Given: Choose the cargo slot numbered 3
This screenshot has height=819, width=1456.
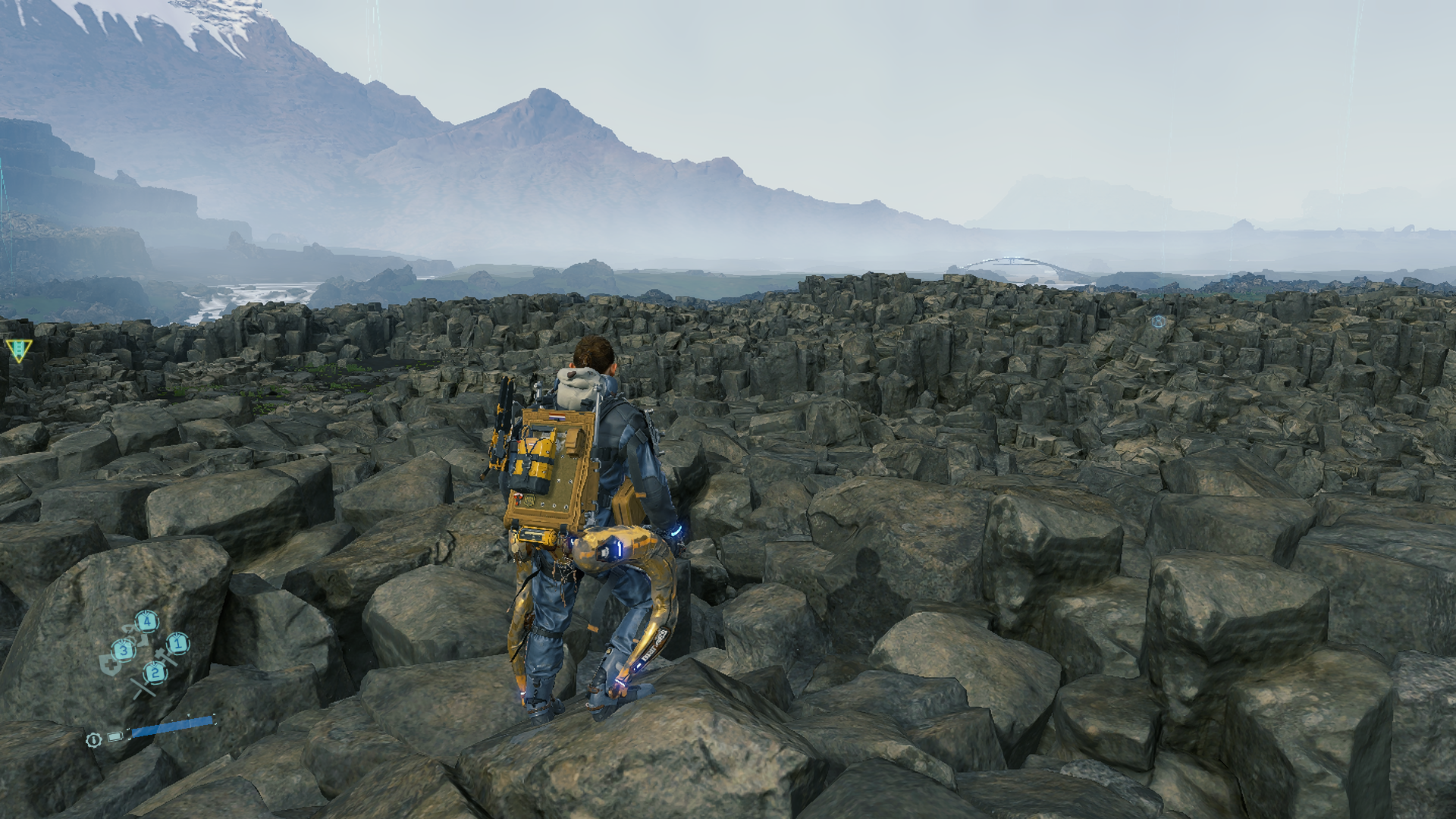Looking at the screenshot, I should click(124, 650).
